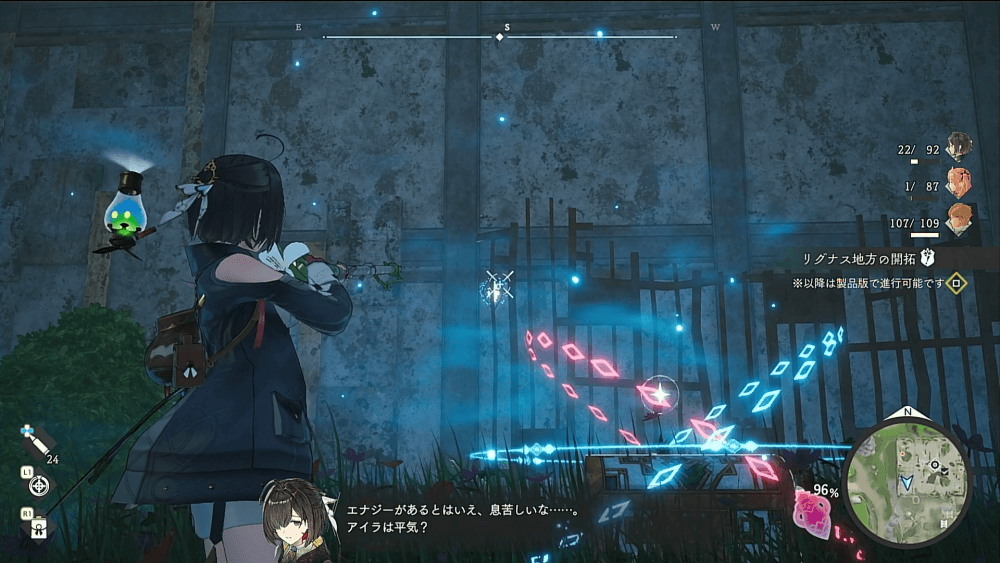Click the blue player arrow on minimap
Screen dimensions: 1000x563
(x=906, y=482)
